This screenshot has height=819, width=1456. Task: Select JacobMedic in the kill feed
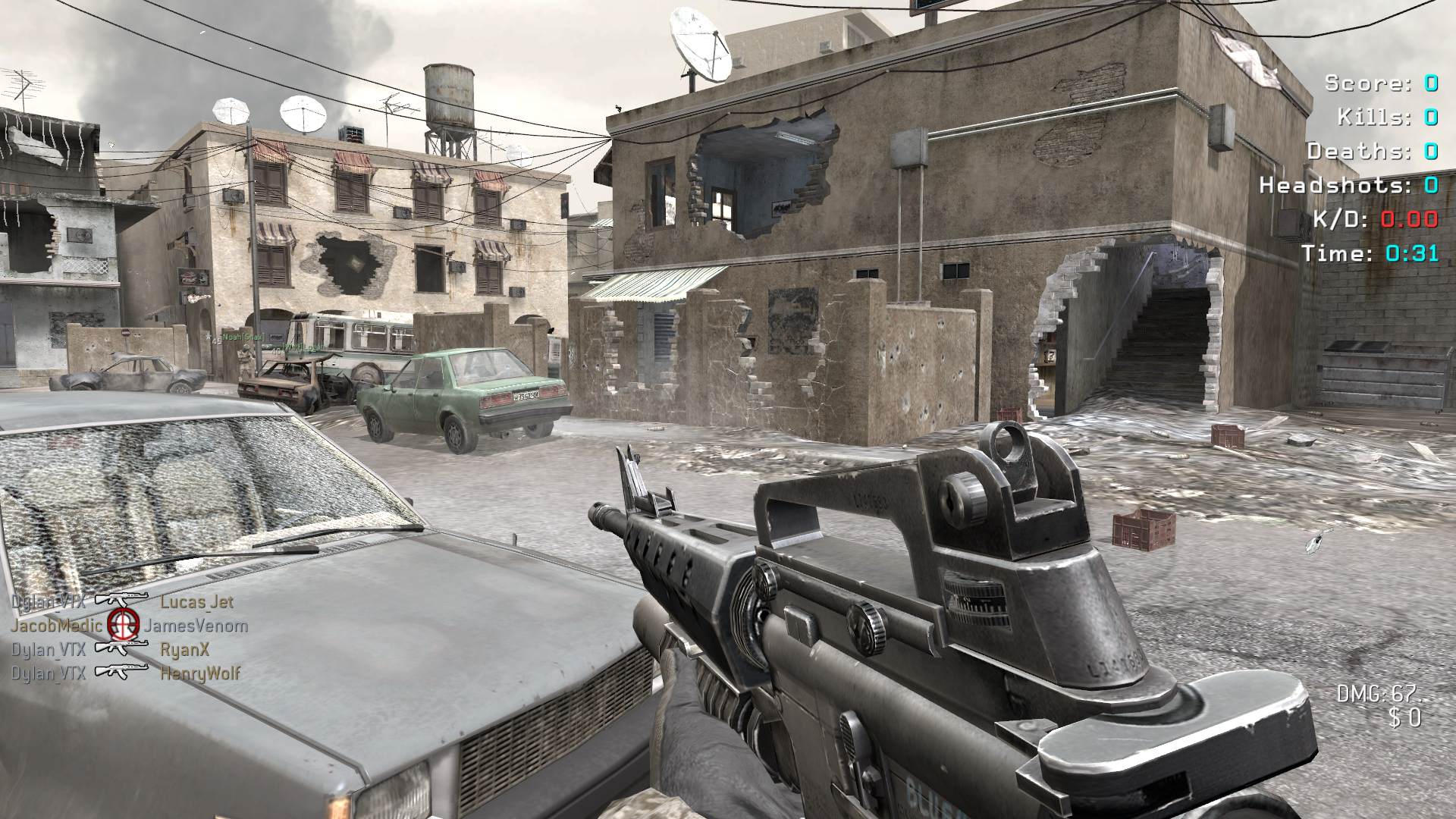coord(56,626)
